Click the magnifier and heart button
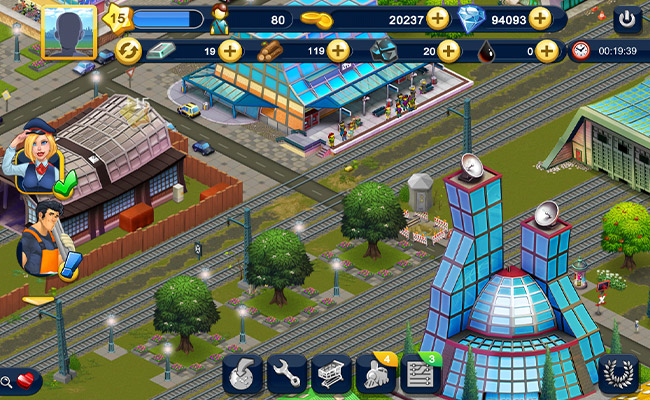 point(20,380)
